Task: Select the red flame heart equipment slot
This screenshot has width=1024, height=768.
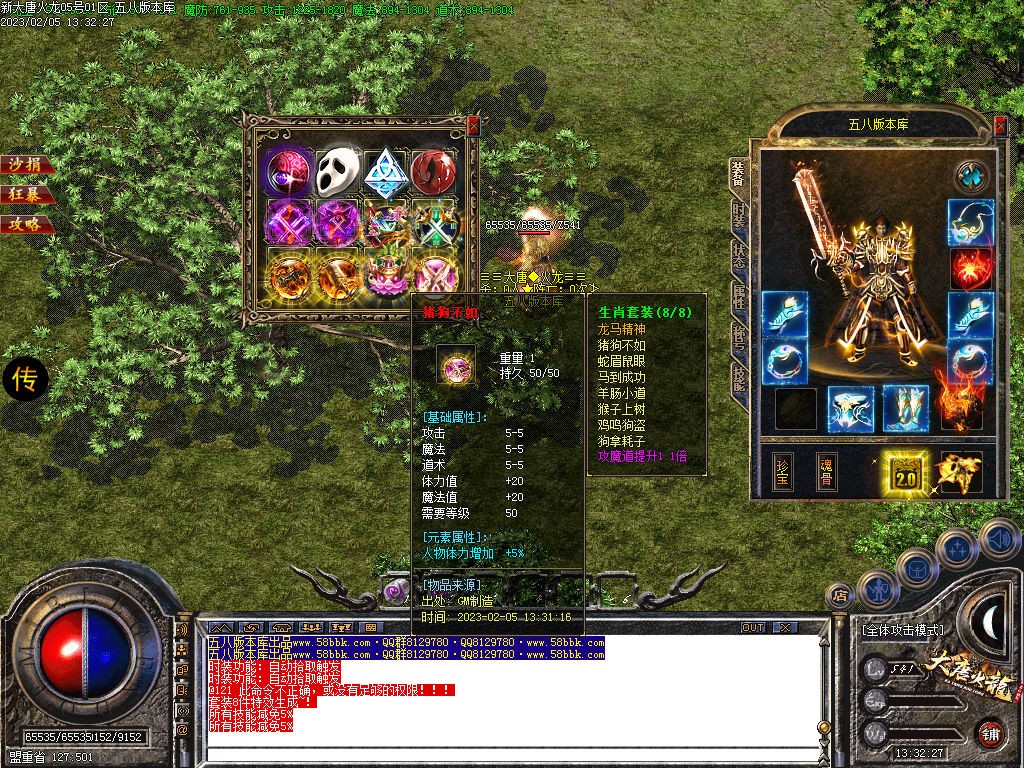Action: coord(970,267)
